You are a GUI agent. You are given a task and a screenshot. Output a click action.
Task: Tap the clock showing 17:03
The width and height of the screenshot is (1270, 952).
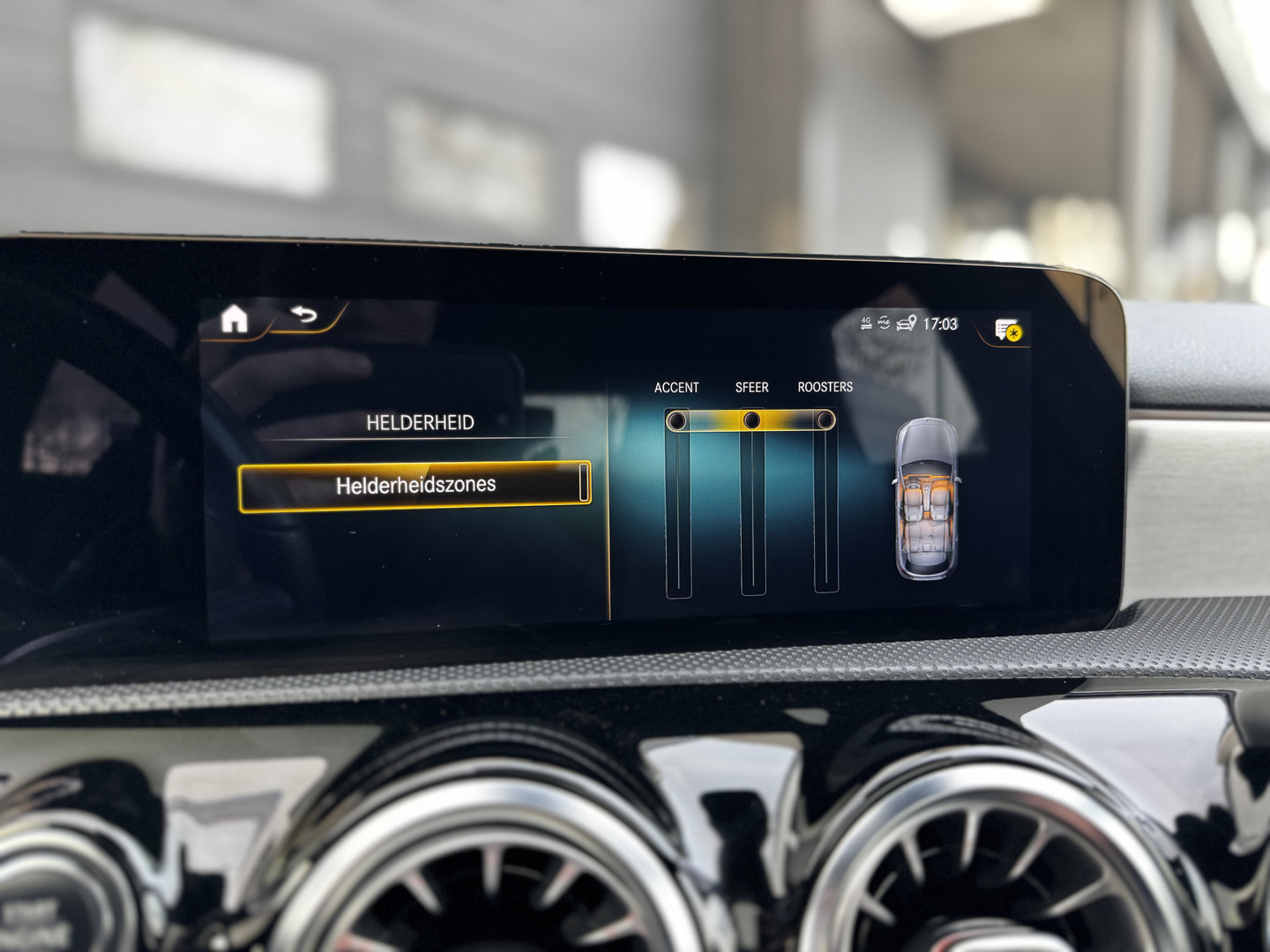click(942, 323)
